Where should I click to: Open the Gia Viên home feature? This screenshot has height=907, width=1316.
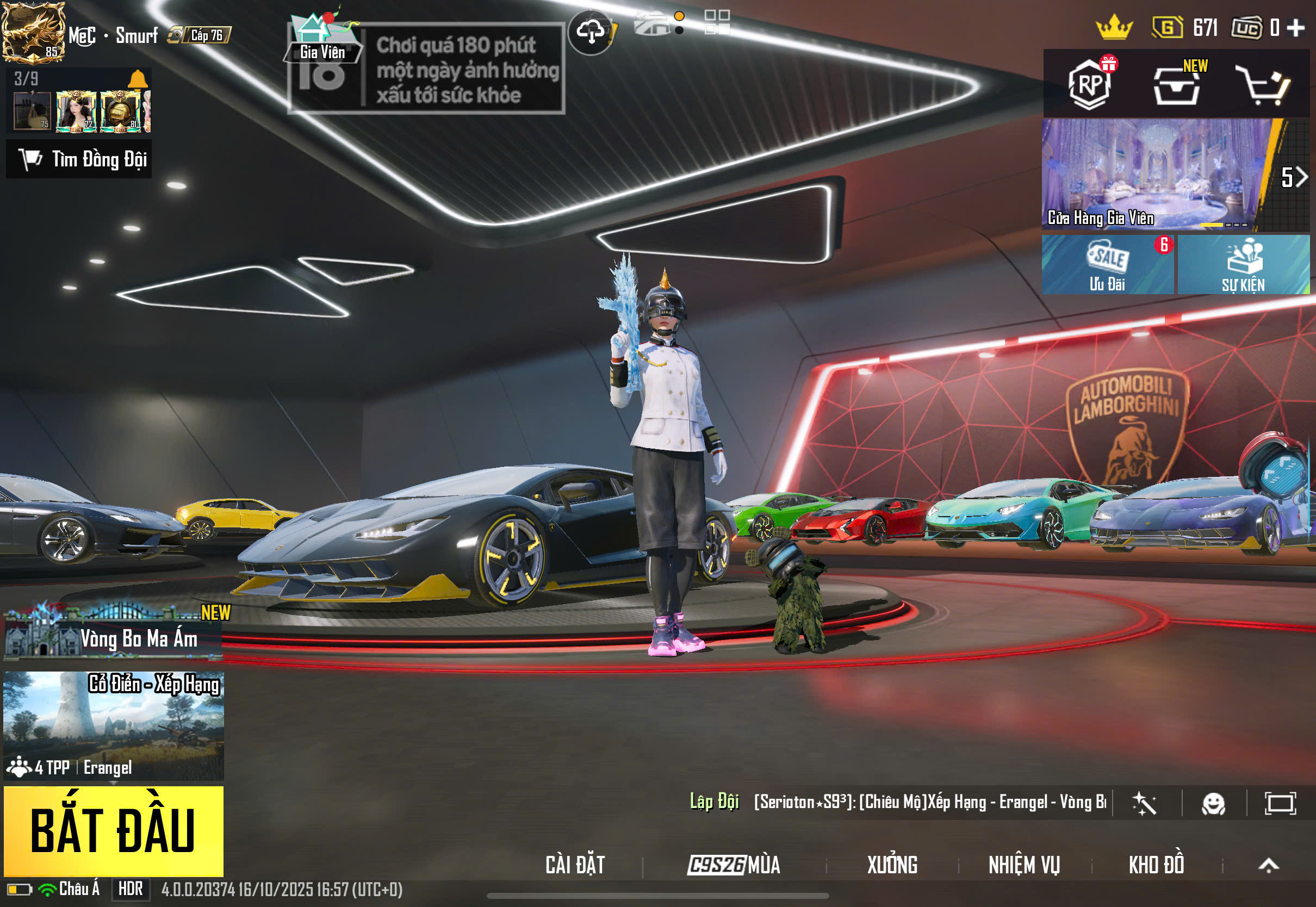coord(323,38)
